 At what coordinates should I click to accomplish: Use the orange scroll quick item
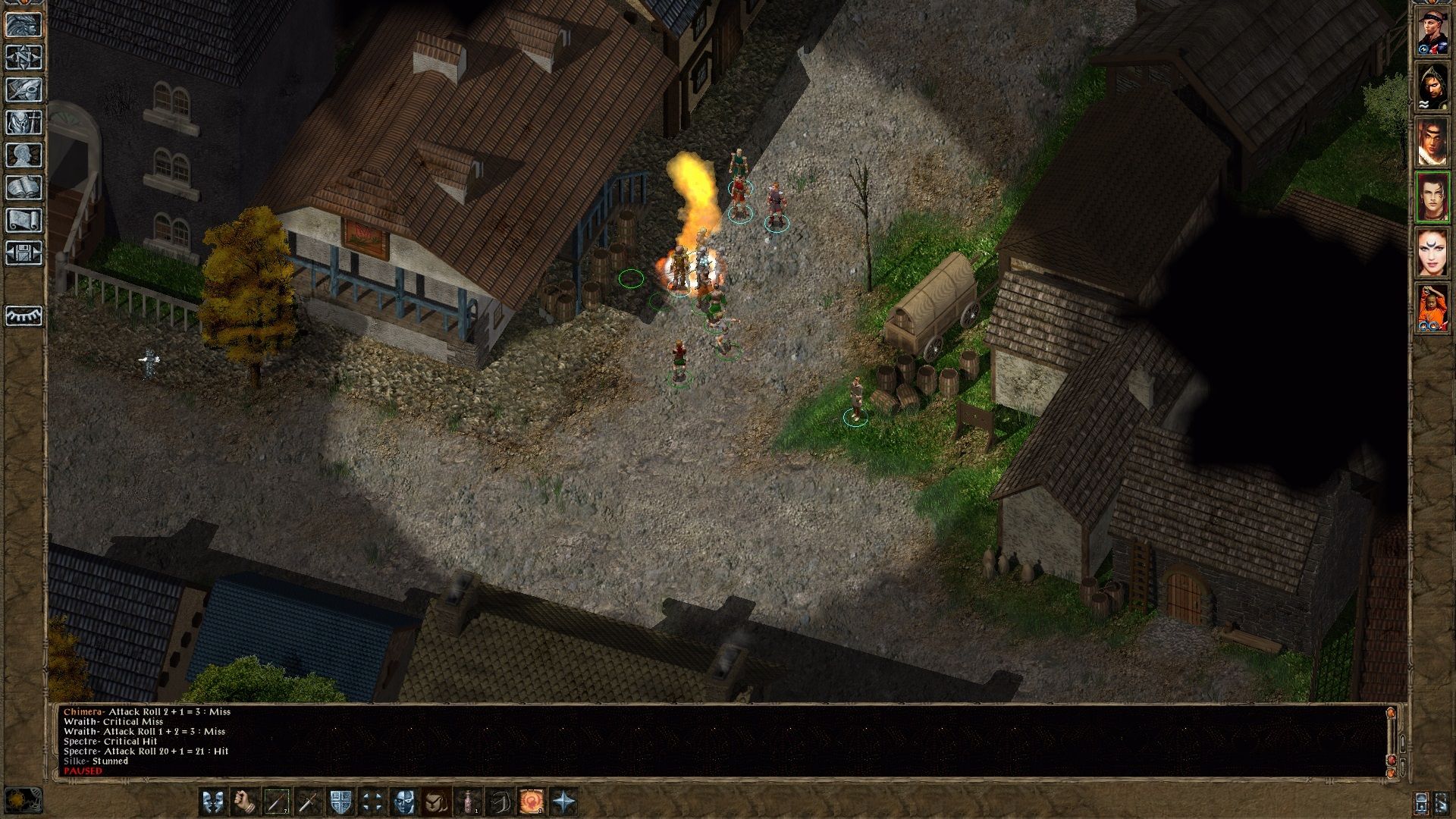pos(531,802)
